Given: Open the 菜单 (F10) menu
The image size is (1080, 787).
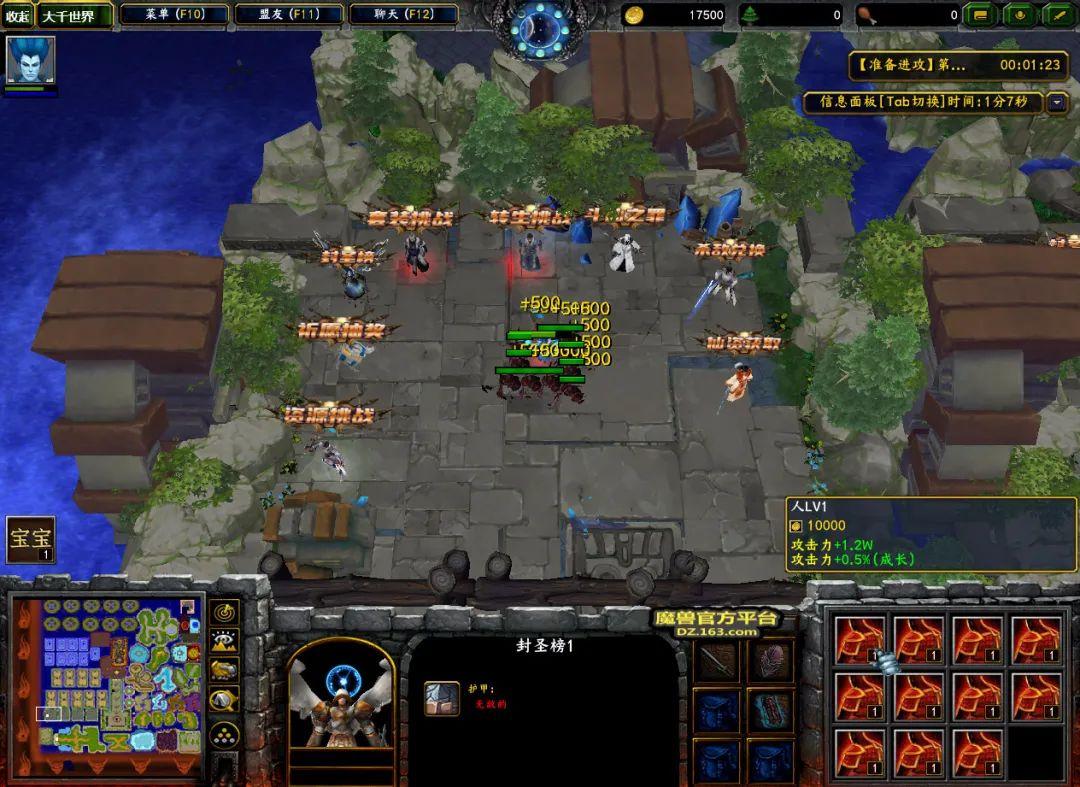Looking at the screenshot, I should [174, 15].
